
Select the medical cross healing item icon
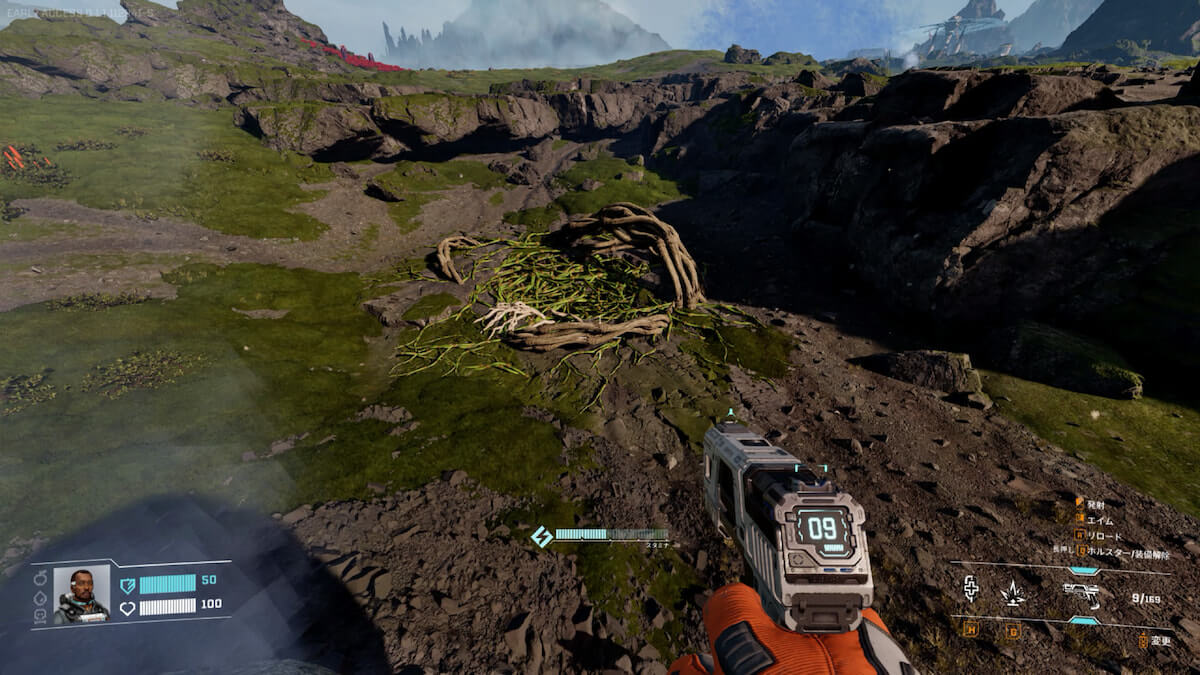coord(970,589)
